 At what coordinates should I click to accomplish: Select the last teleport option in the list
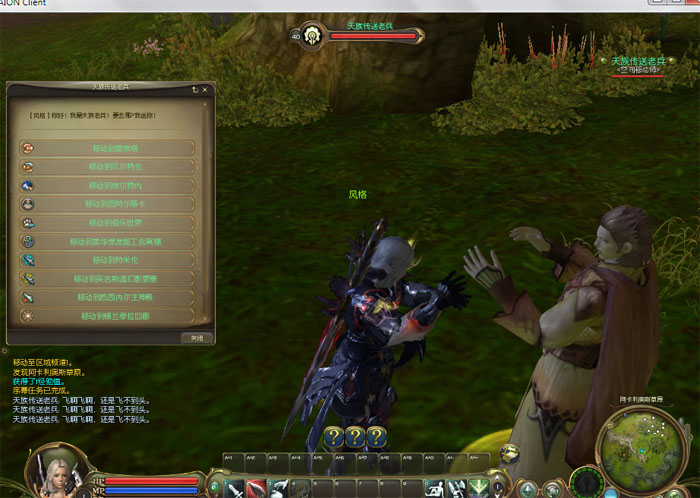[x=106, y=316]
